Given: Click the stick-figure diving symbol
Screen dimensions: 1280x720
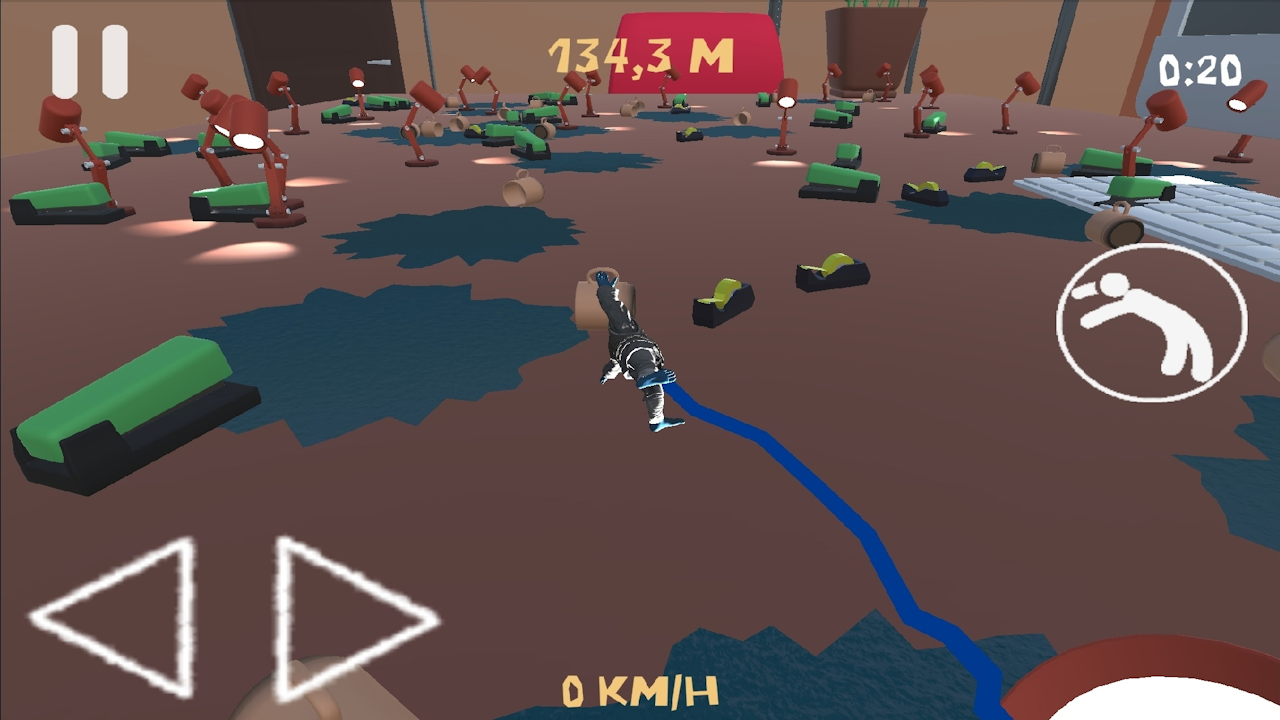Looking at the screenshot, I should click(1150, 318).
